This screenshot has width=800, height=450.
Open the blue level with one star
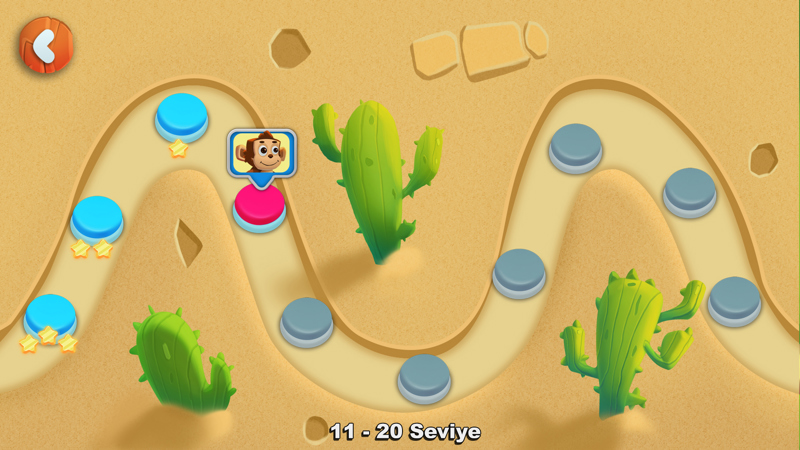tap(181, 115)
